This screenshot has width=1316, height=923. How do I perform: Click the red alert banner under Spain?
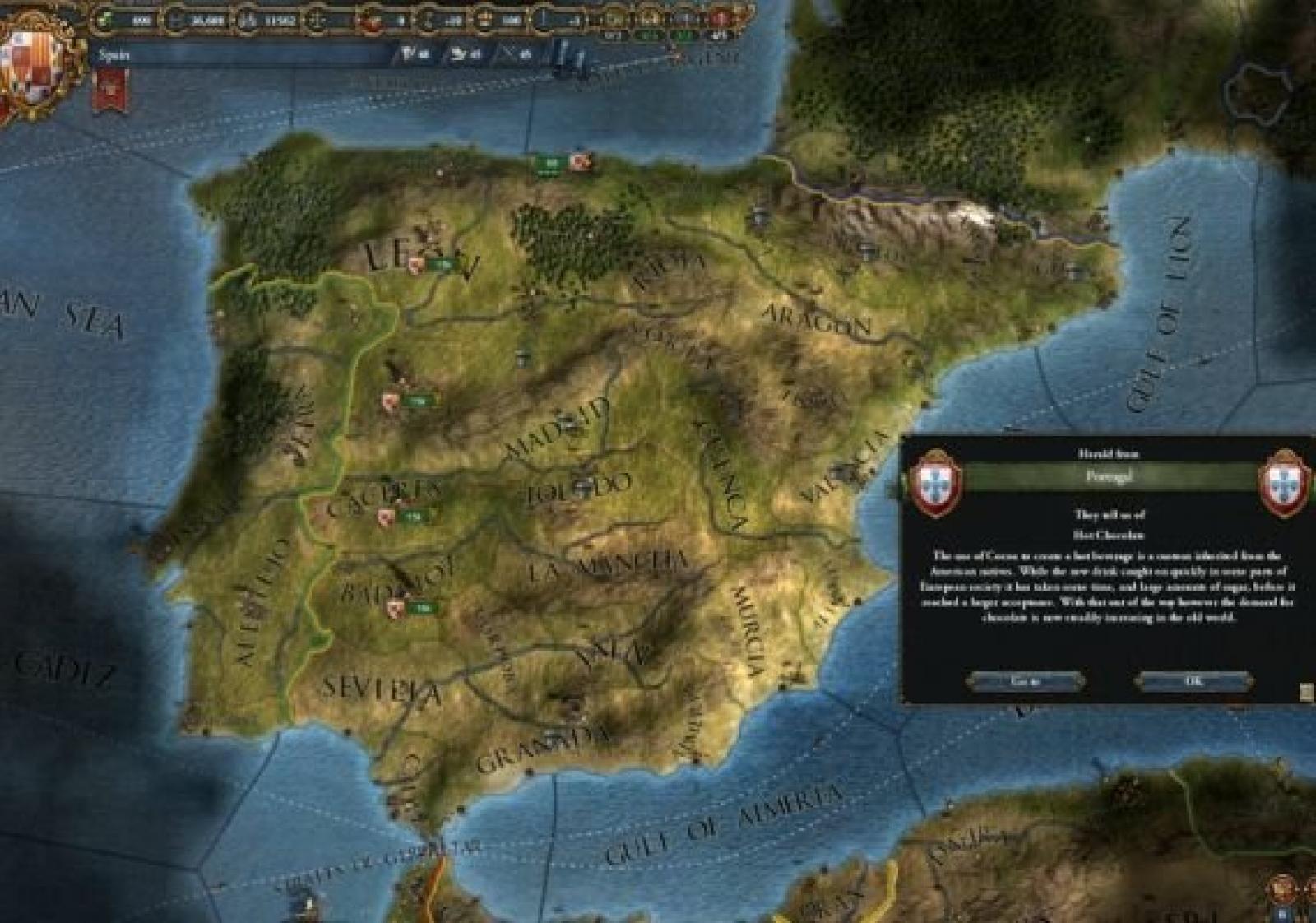pyautogui.click(x=113, y=89)
